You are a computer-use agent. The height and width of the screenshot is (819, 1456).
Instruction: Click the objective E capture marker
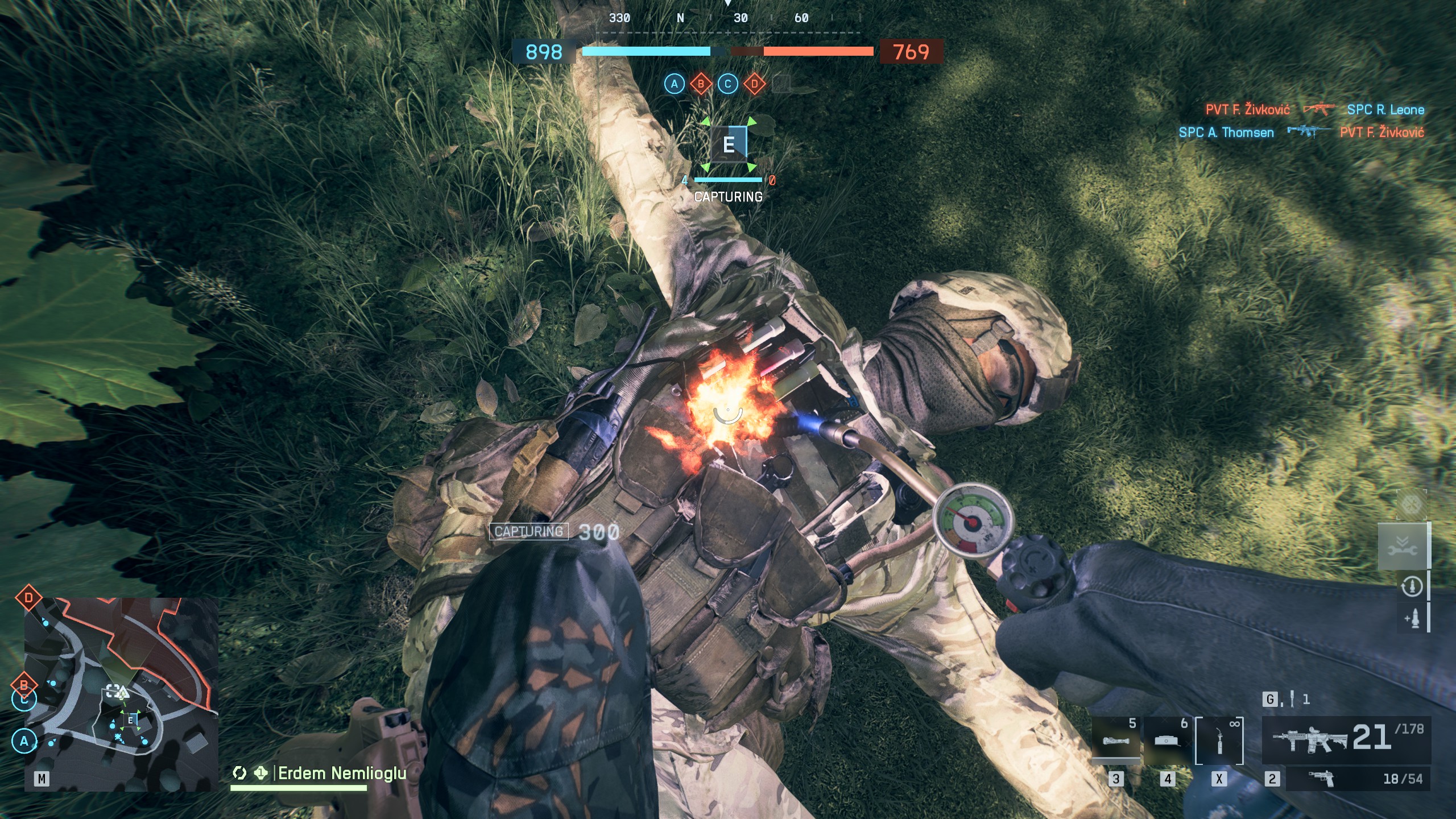pos(729,144)
